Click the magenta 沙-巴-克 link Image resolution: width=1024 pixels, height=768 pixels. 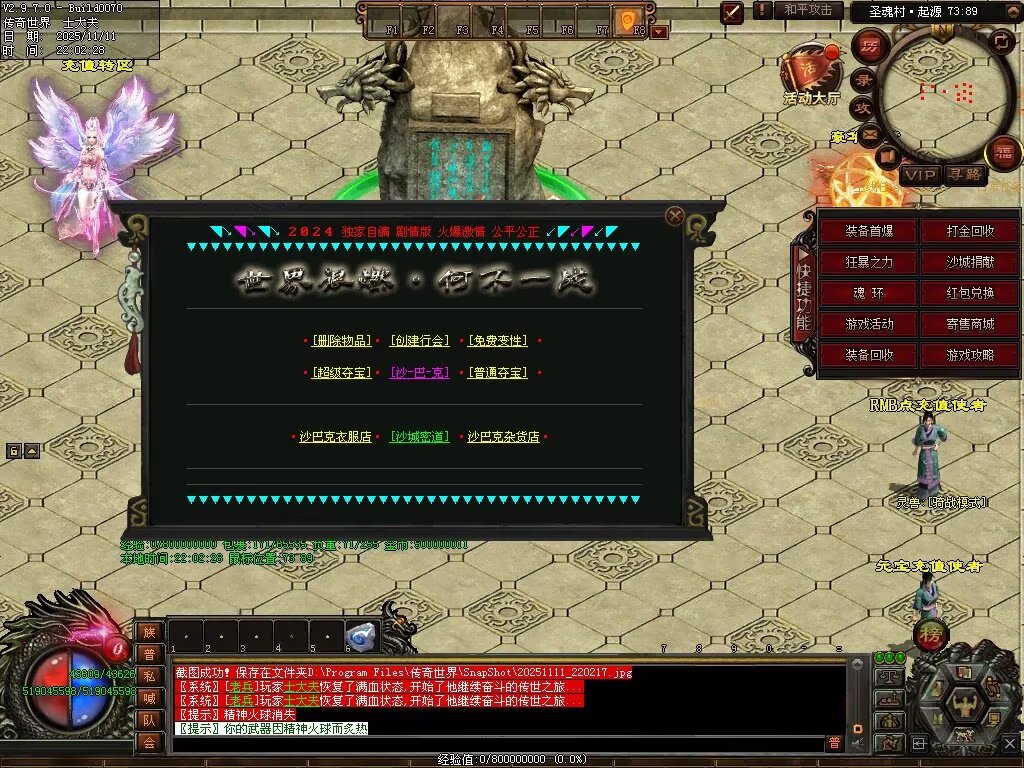[419, 373]
